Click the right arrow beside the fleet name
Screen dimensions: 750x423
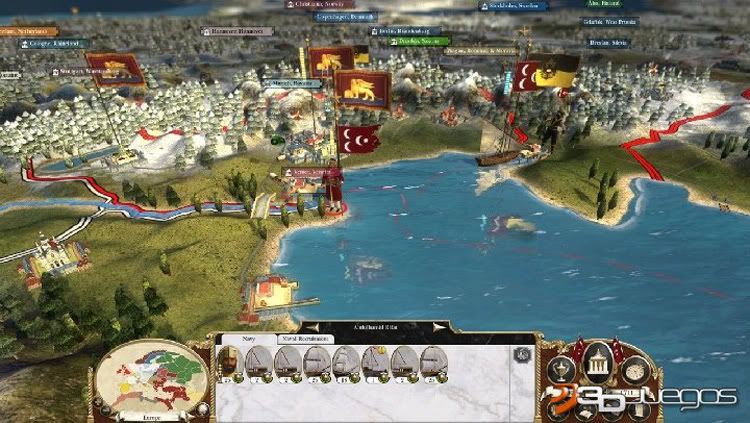pos(439,327)
